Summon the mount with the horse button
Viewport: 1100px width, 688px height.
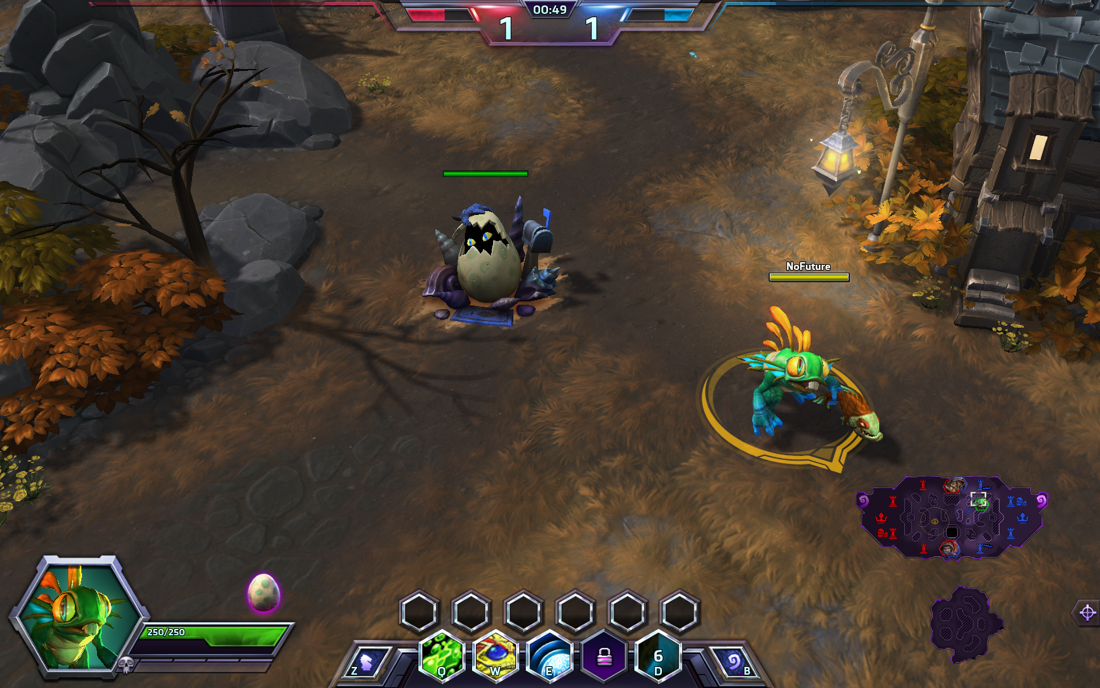tap(368, 661)
